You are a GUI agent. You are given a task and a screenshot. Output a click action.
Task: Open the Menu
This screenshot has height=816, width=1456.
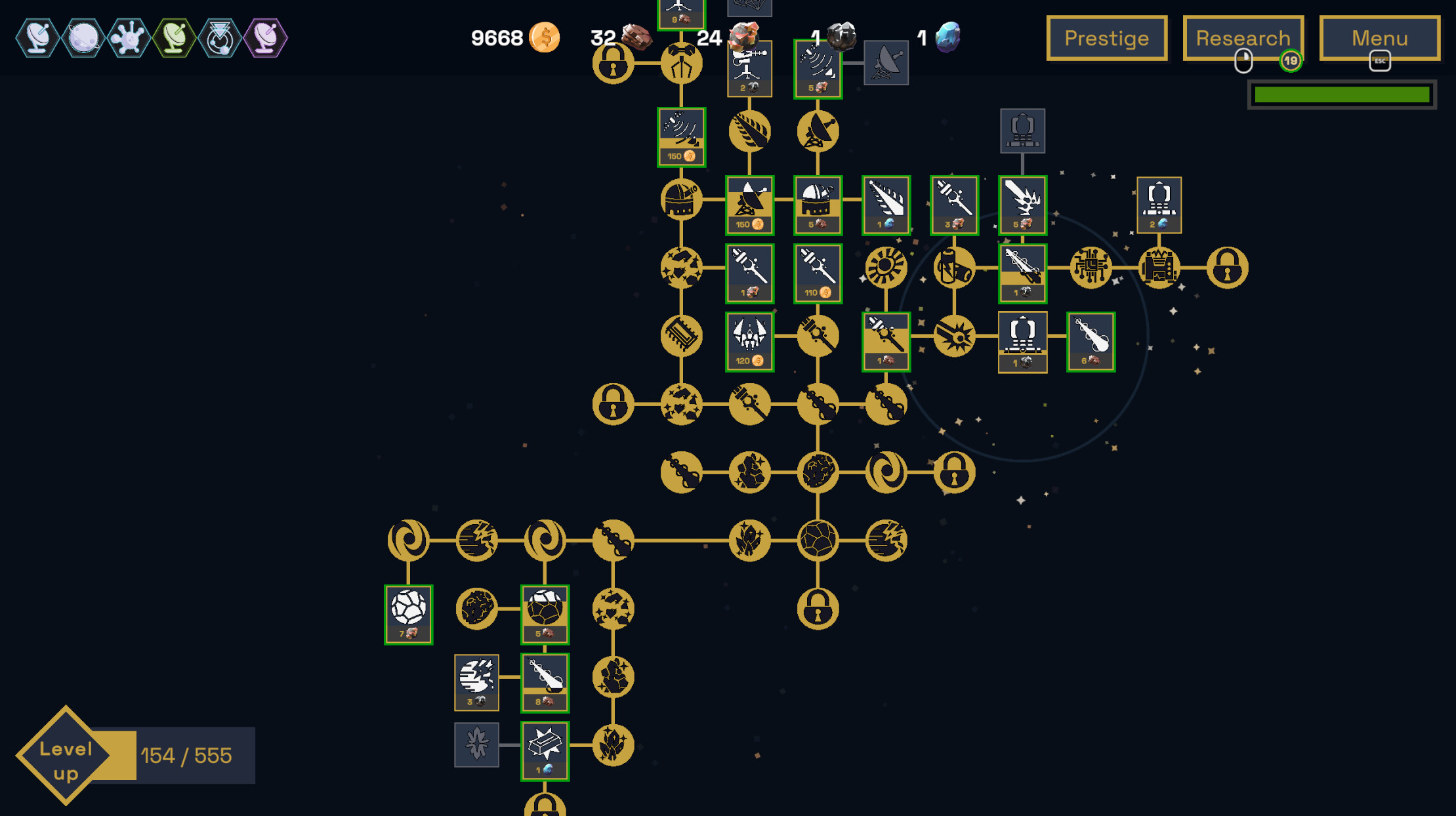(1379, 38)
